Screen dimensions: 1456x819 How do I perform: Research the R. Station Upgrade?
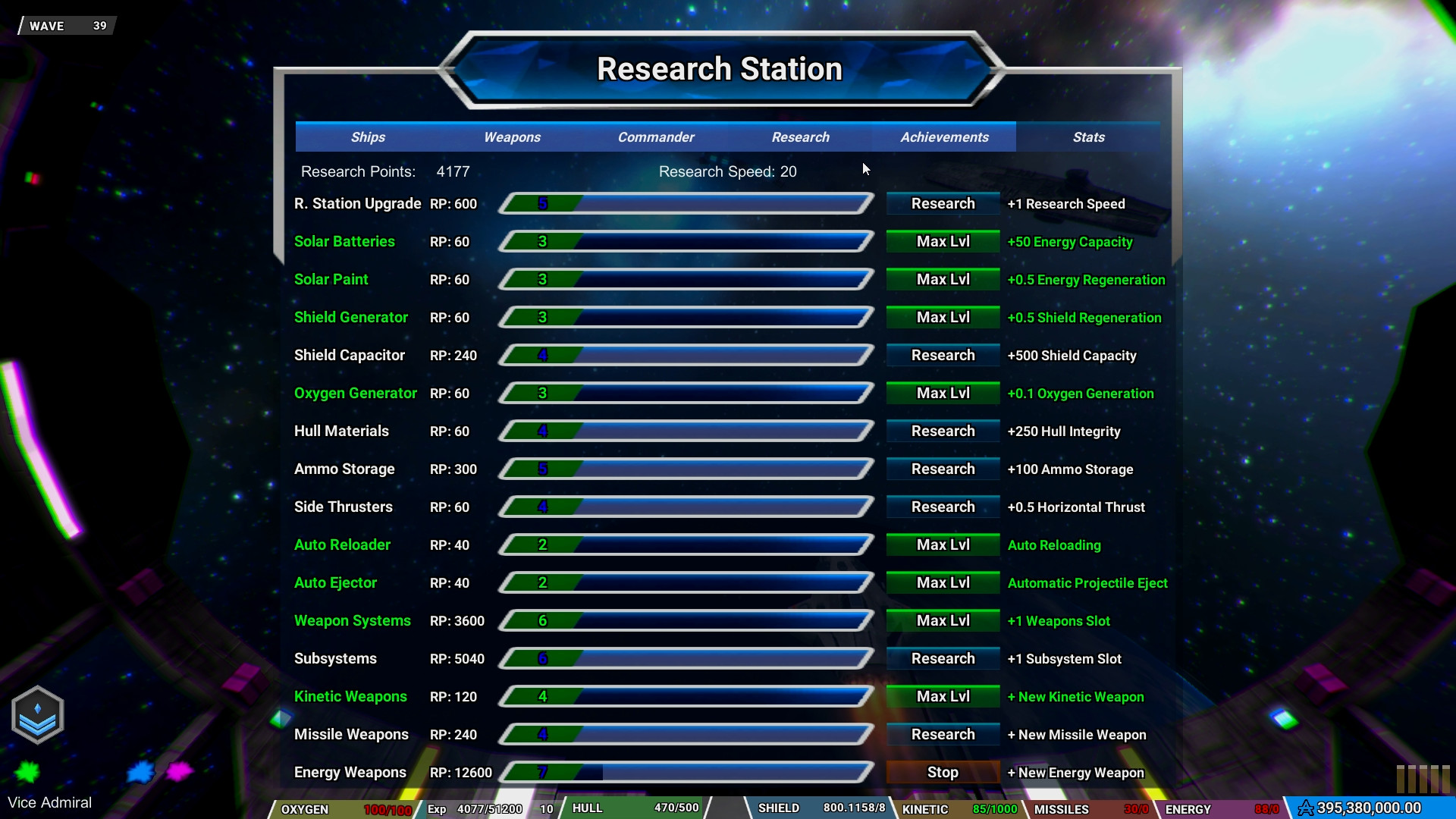(942, 203)
